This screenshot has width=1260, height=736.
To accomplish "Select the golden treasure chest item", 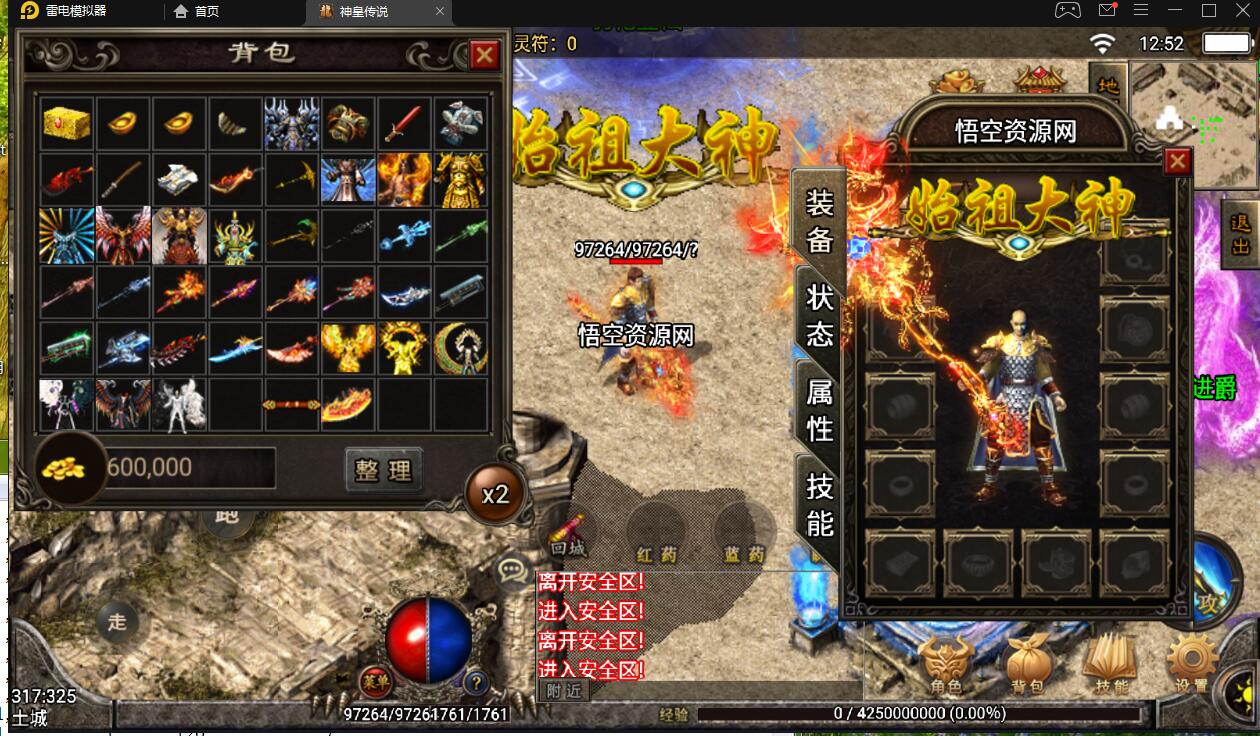I will pyautogui.click(x=67, y=124).
